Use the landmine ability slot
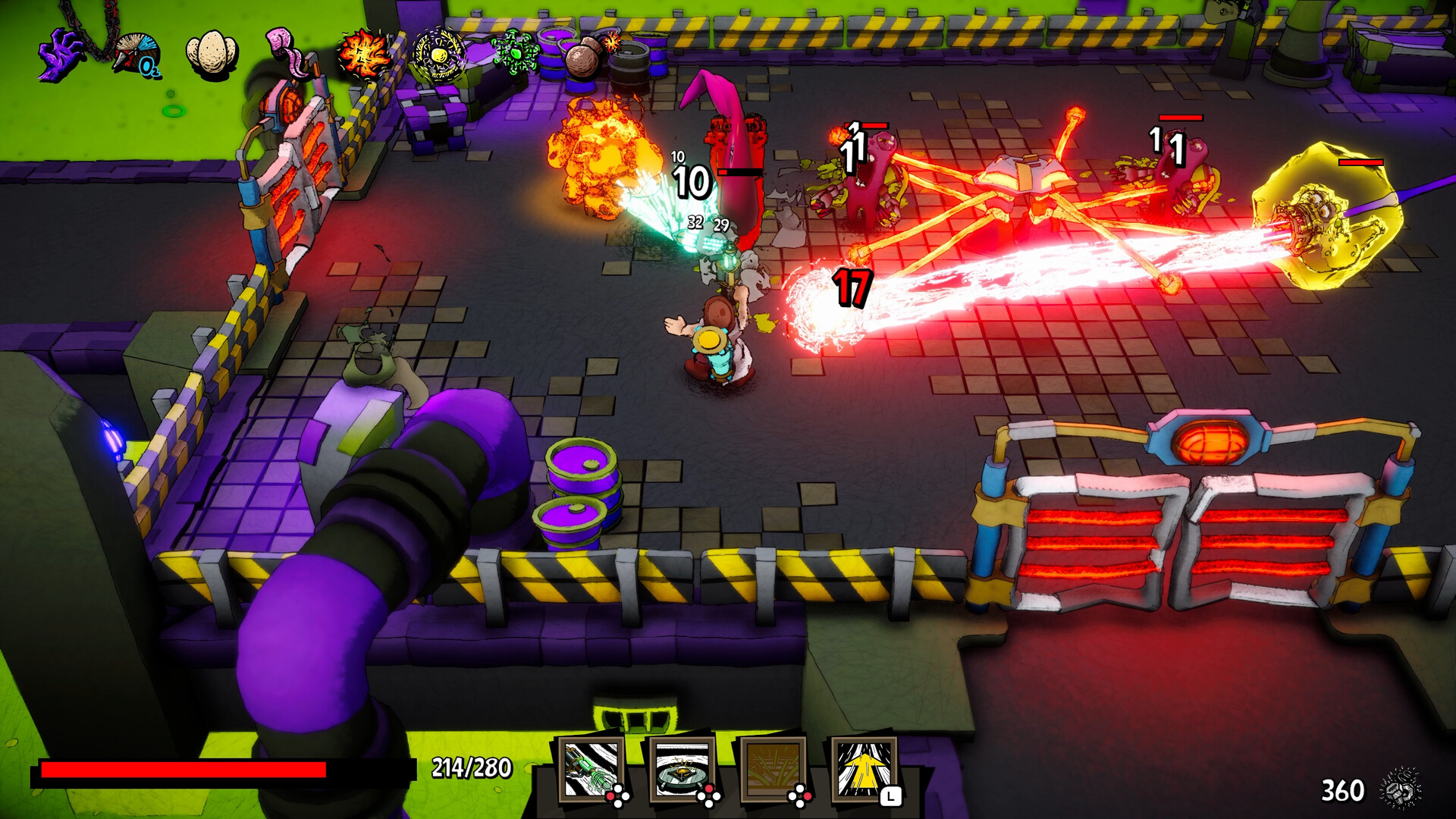Image resolution: width=1456 pixels, height=819 pixels. click(x=682, y=770)
